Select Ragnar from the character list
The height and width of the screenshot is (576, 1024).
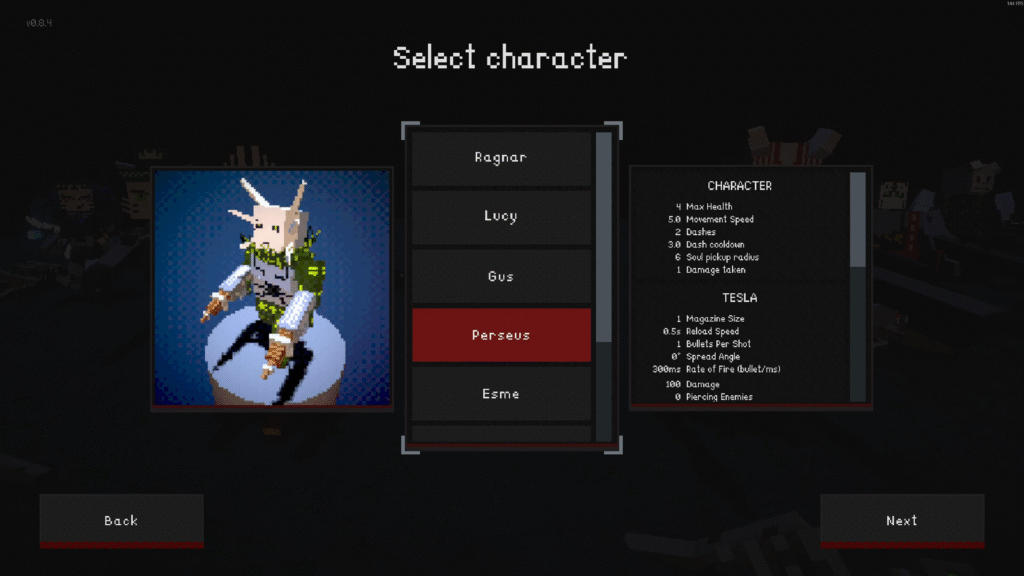click(x=501, y=158)
